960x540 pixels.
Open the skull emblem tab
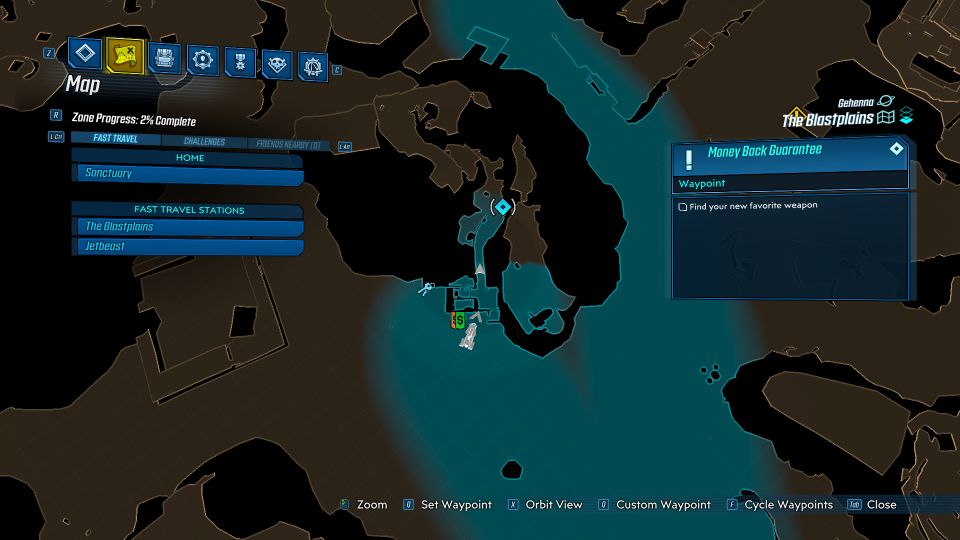tap(276, 64)
